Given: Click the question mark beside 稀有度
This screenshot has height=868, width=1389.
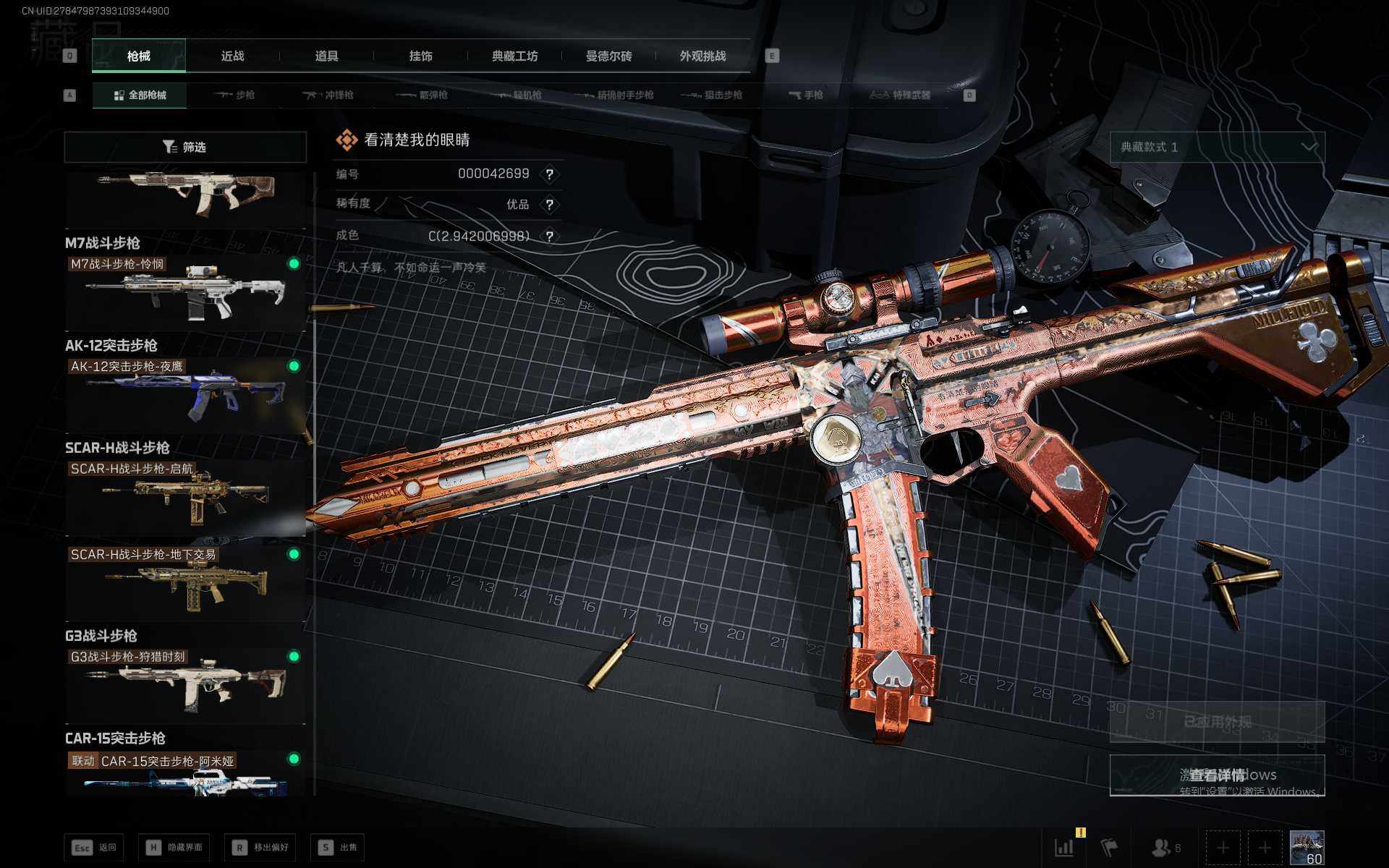Looking at the screenshot, I should pos(550,205).
